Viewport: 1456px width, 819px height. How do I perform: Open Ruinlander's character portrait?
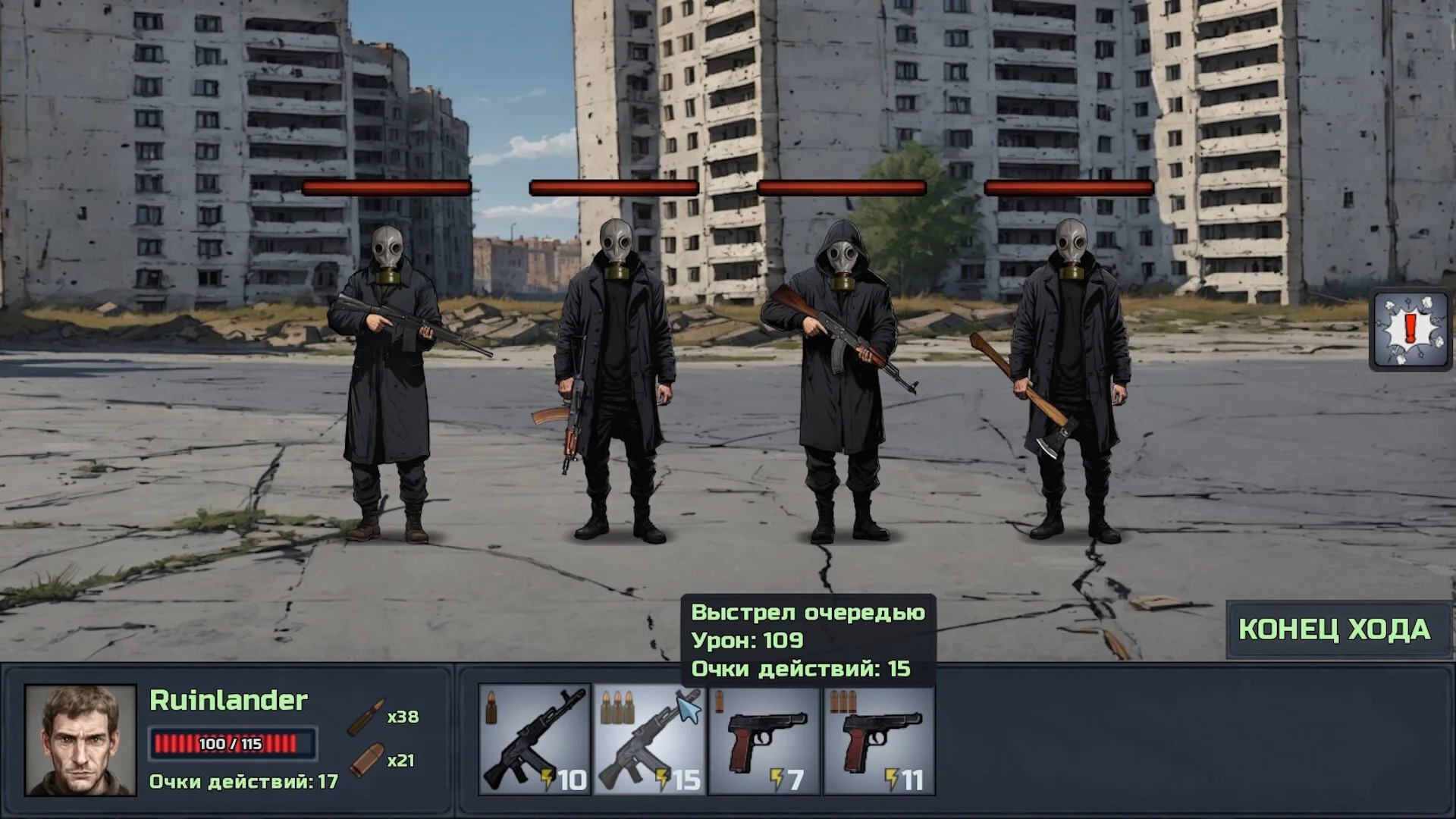click(80, 740)
